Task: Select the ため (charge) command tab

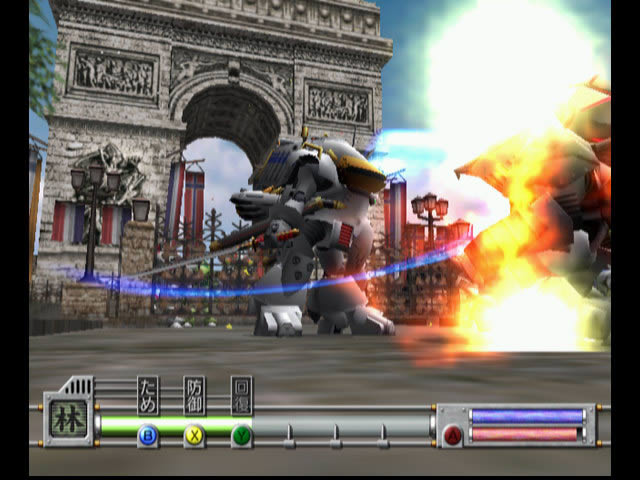Action: pos(147,396)
